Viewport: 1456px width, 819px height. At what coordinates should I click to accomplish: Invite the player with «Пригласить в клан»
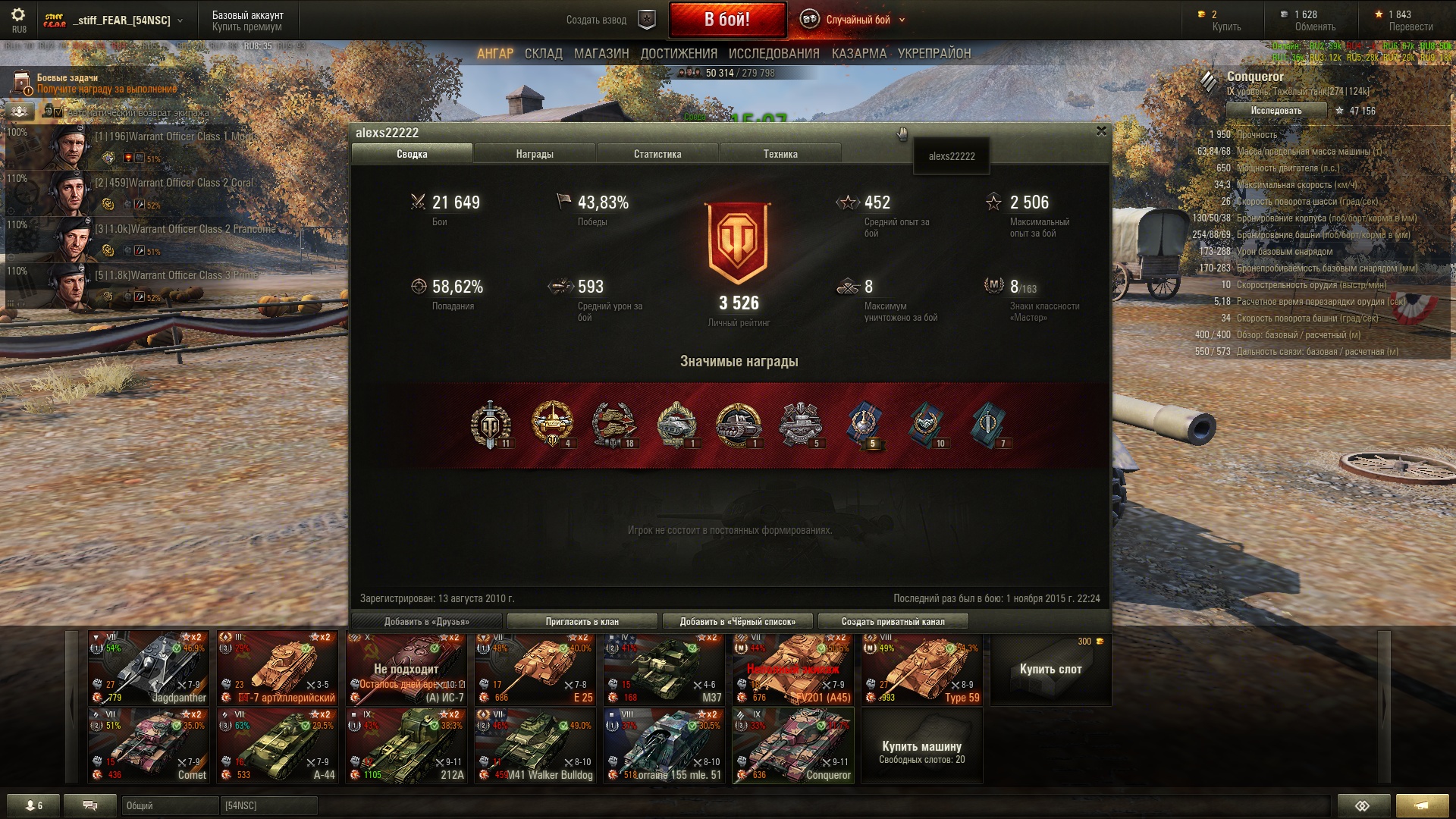(x=582, y=622)
